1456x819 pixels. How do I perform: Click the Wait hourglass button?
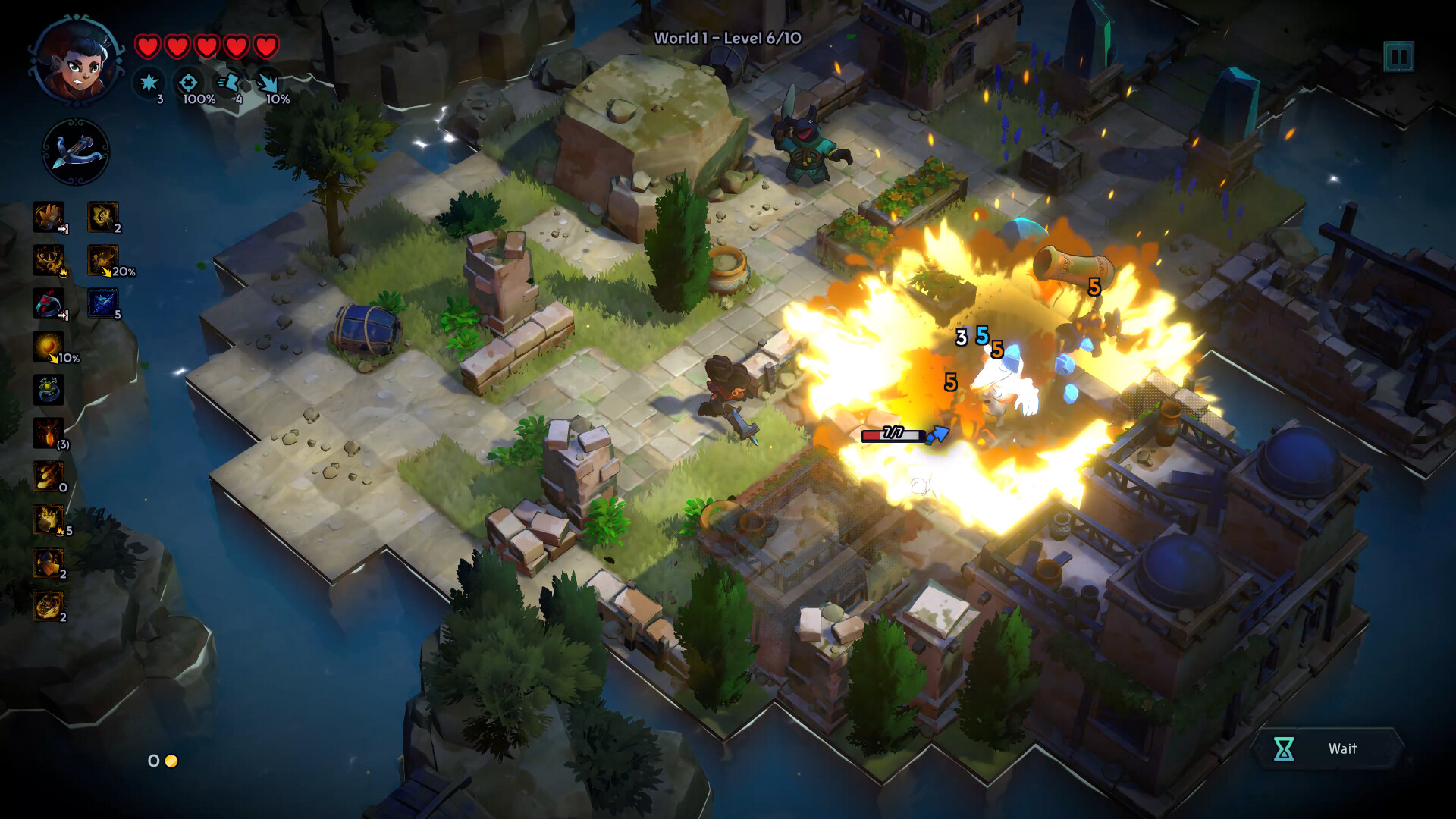click(x=1328, y=748)
